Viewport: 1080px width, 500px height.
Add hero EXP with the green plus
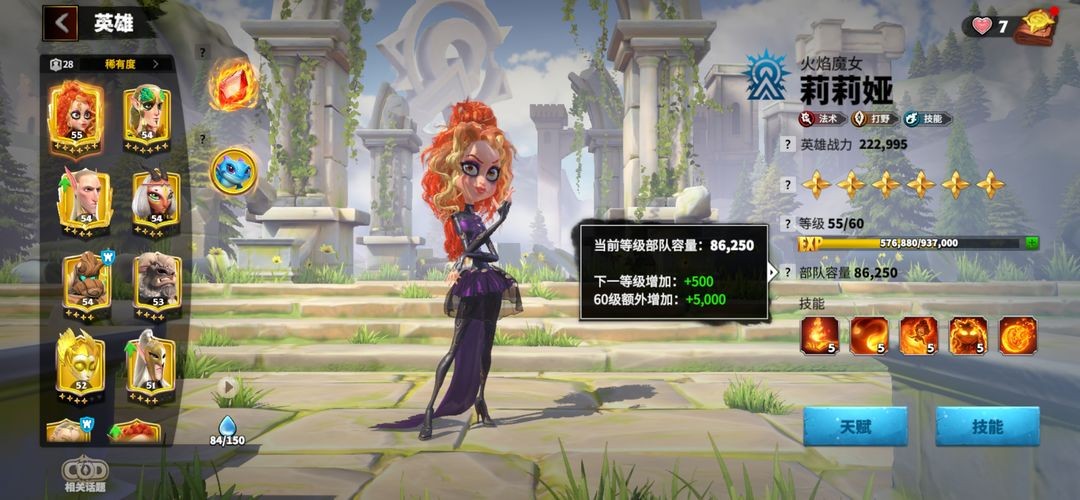pos(1032,242)
